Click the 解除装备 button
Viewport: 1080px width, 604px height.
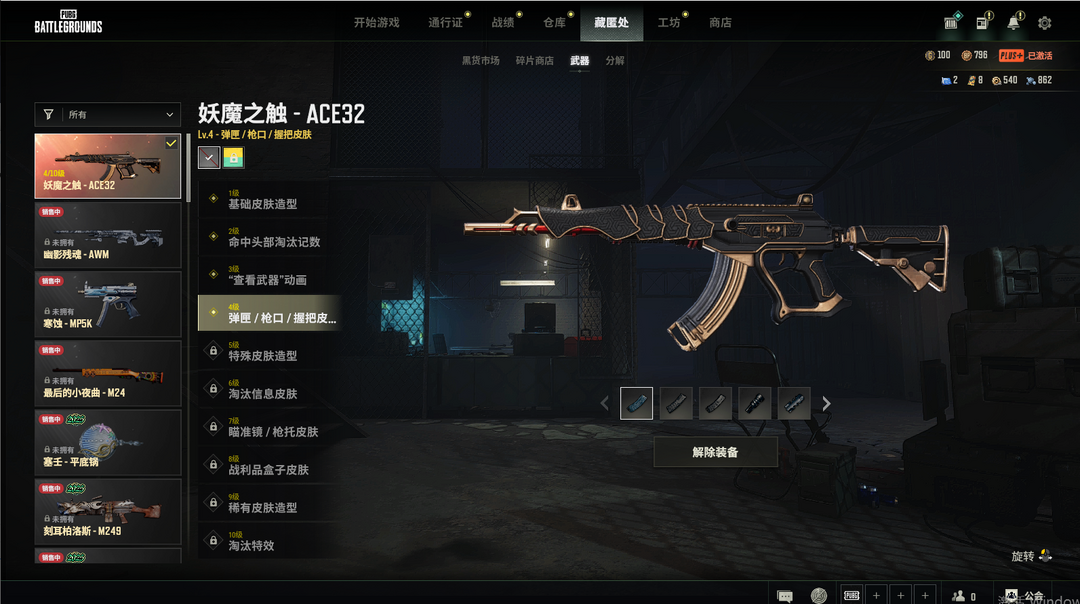click(x=715, y=452)
